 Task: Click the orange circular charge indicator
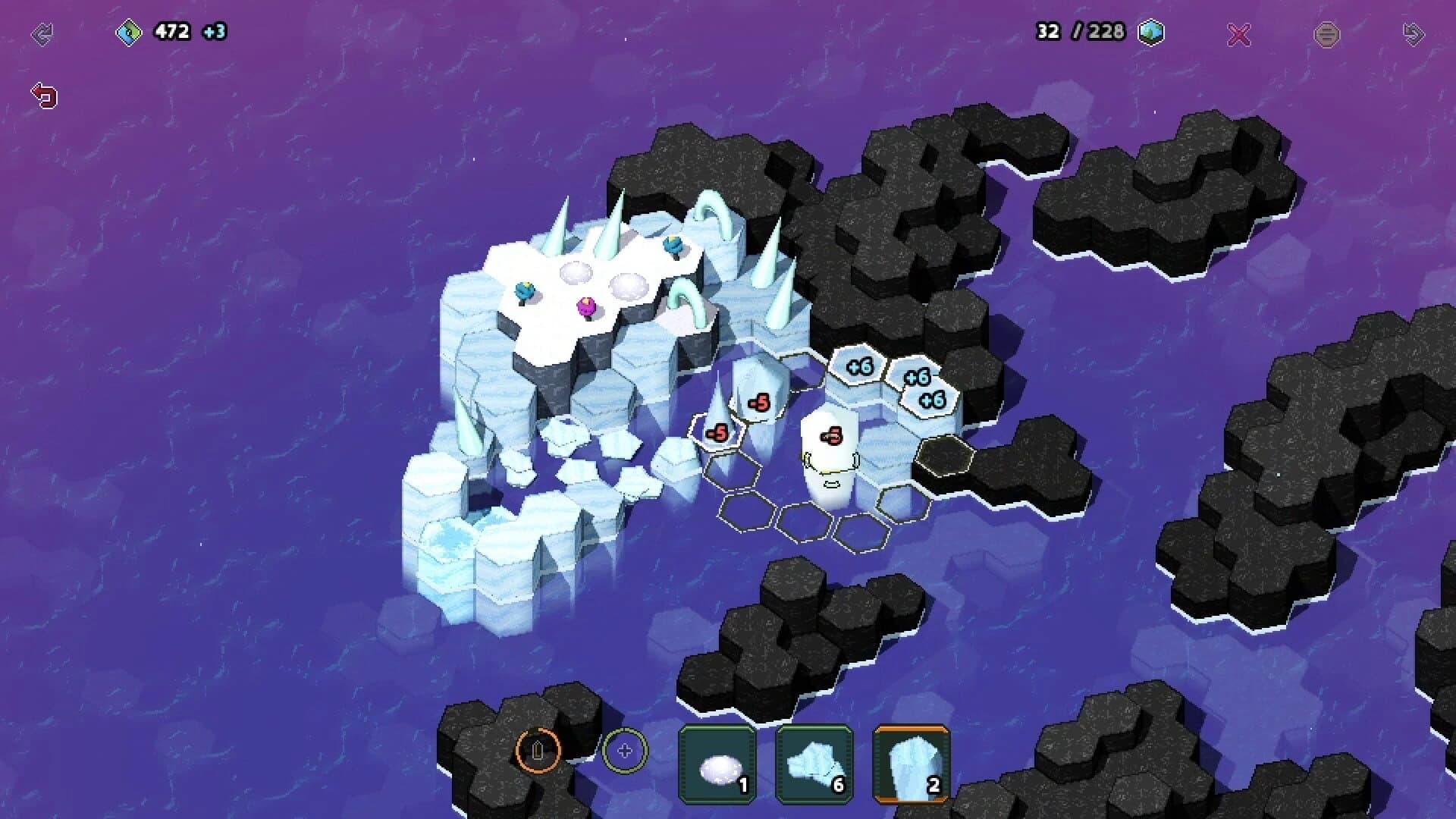(538, 751)
